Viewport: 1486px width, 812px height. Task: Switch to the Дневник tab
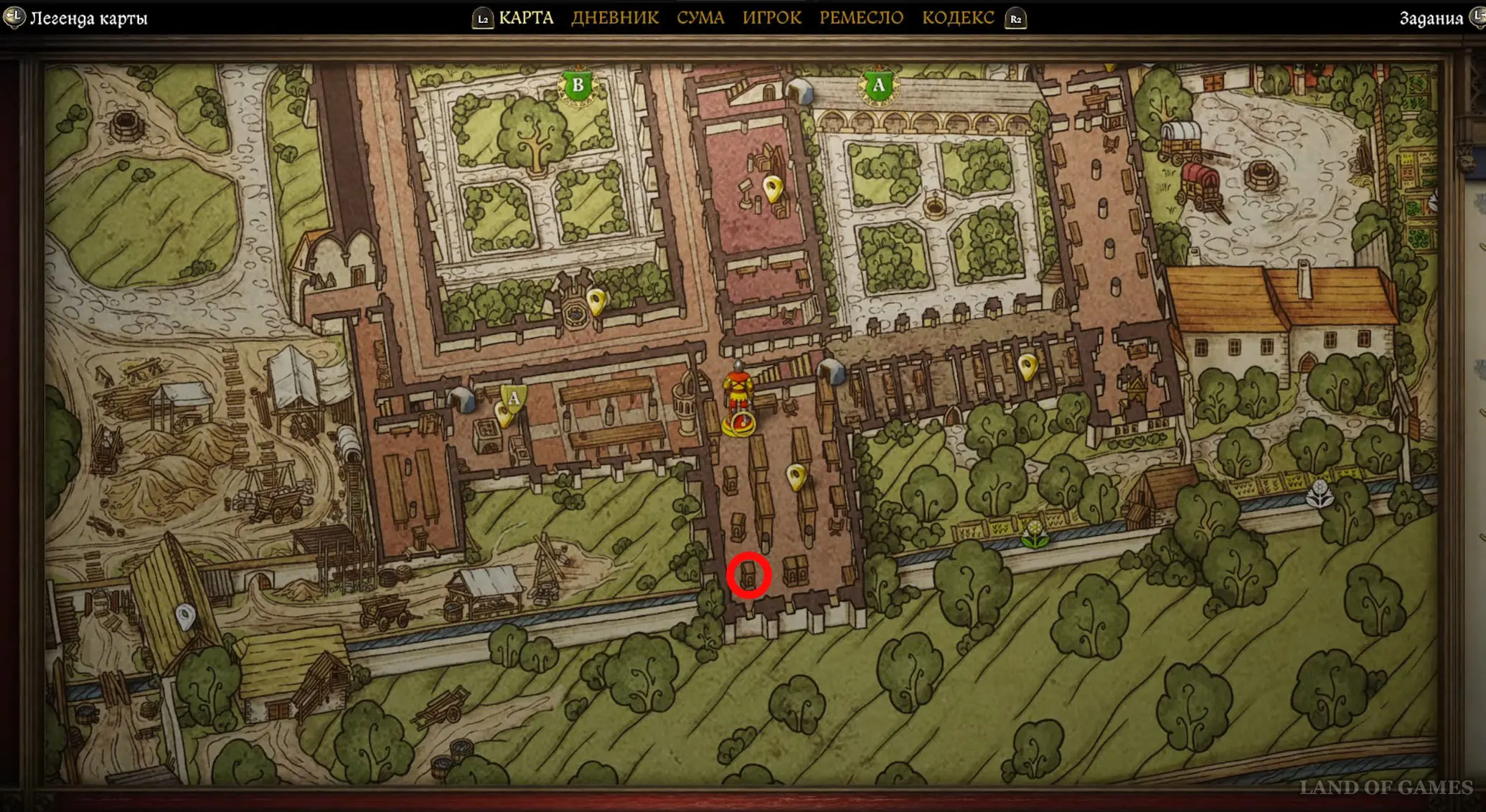[615, 18]
